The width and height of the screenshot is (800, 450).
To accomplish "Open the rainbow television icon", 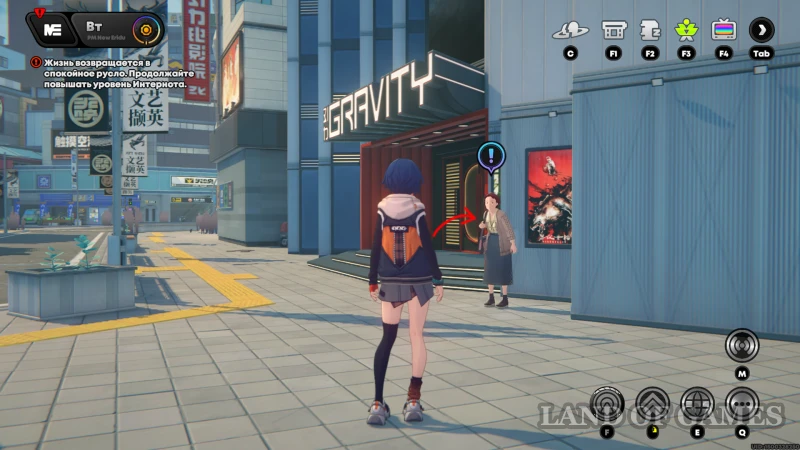I will [x=724, y=30].
